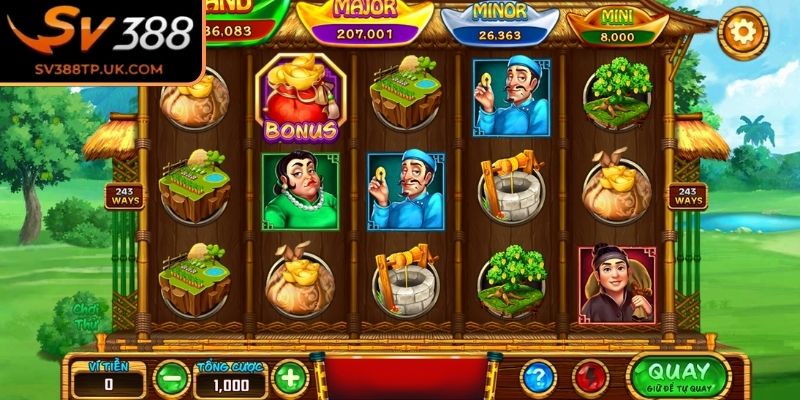Increase total bet with the plus button
Viewport: 800px width, 400px height.
point(290,377)
